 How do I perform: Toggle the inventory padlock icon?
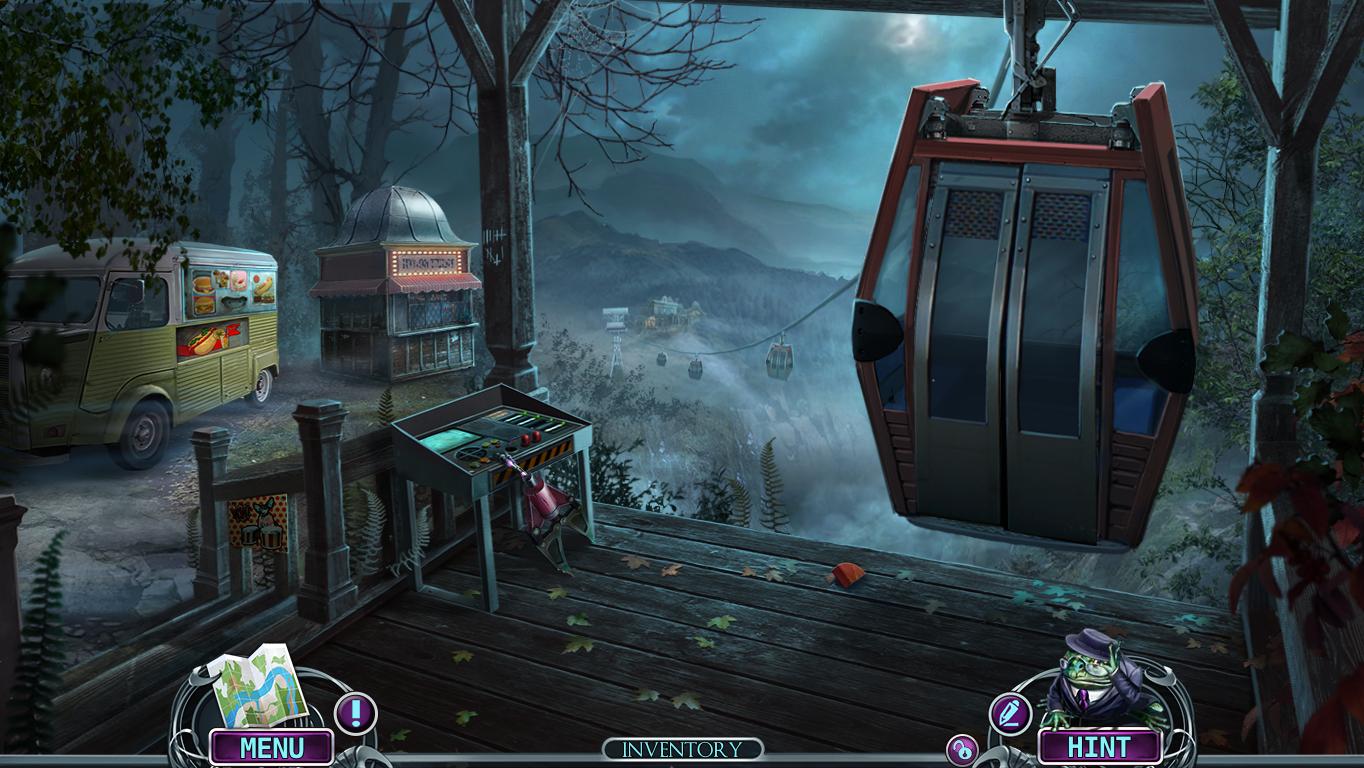962,750
